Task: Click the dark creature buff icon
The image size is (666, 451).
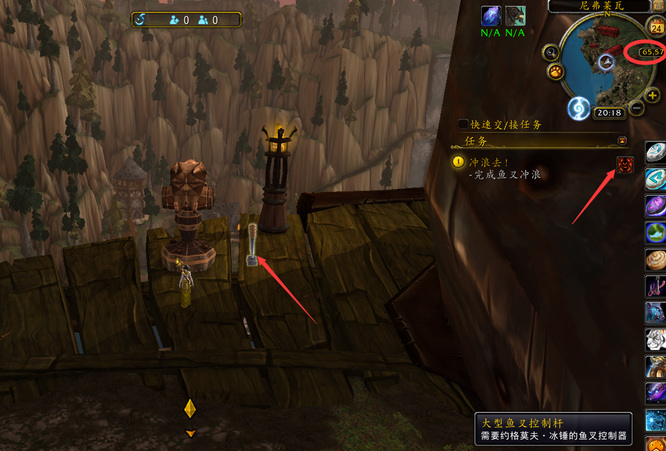Action: (515, 16)
